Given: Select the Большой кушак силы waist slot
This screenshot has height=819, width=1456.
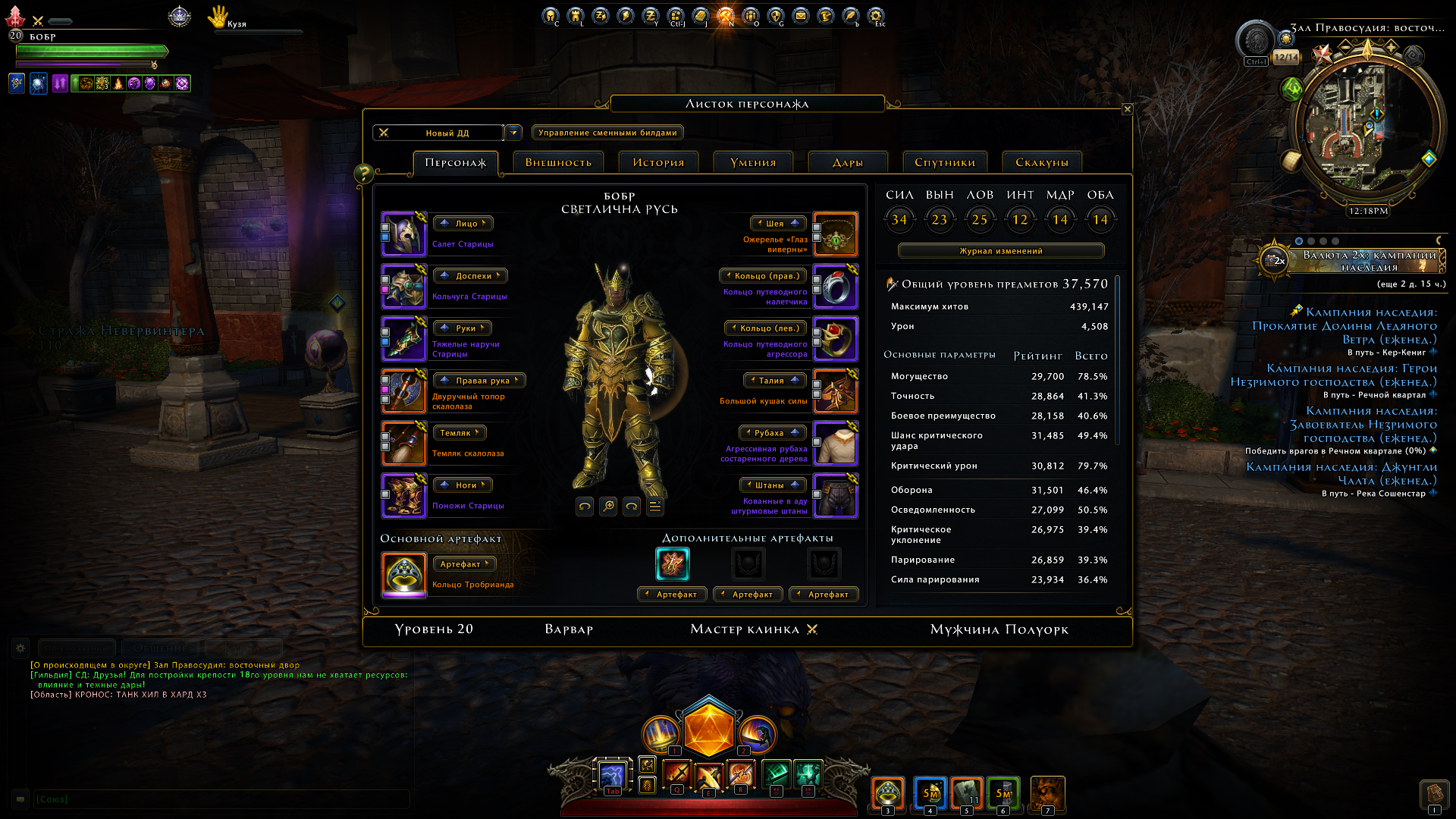Looking at the screenshot, I should 836,391.
